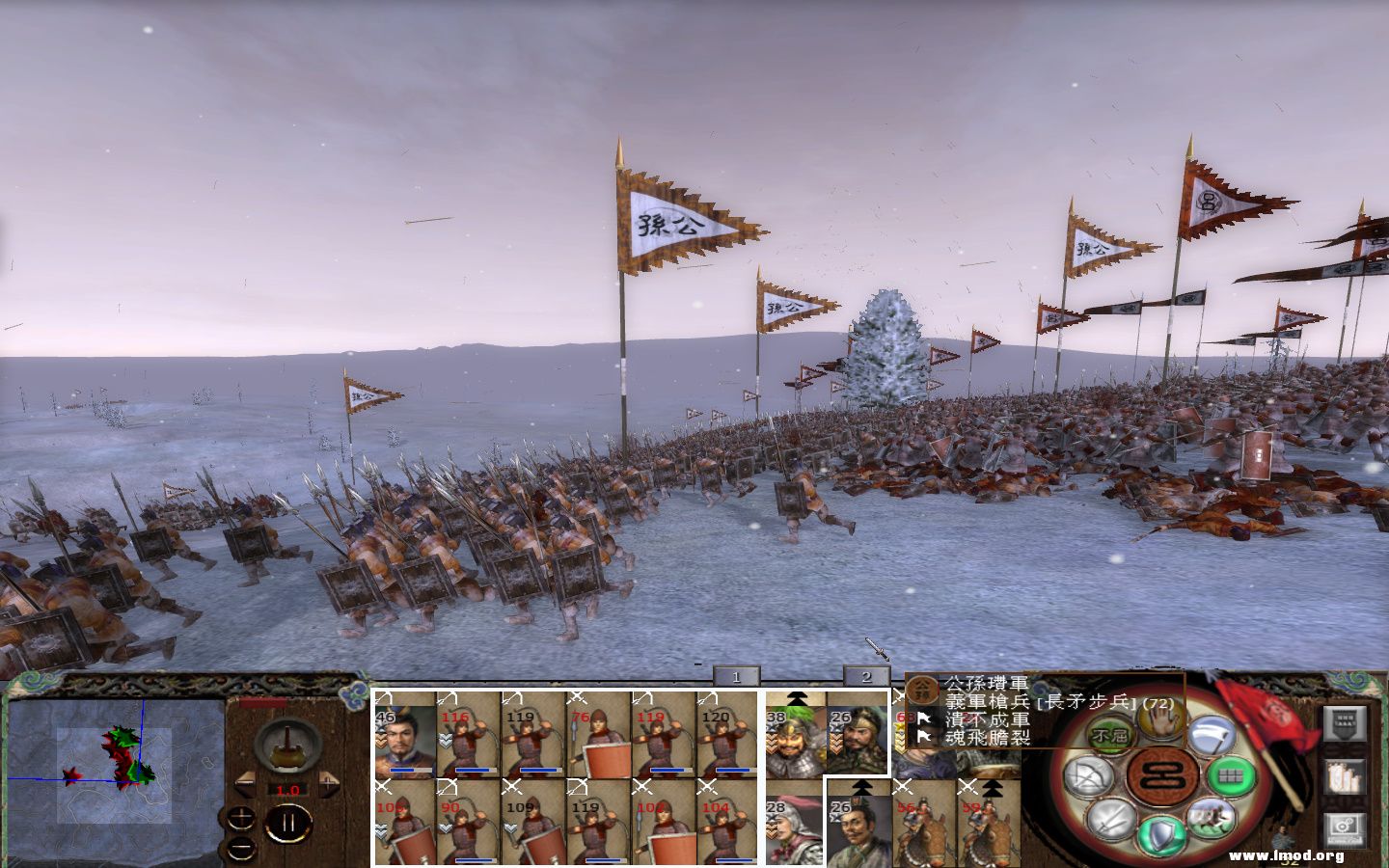Pause the battle with the pause button
The width and height of the screenshot is (1389, 868).
(289, 821)
